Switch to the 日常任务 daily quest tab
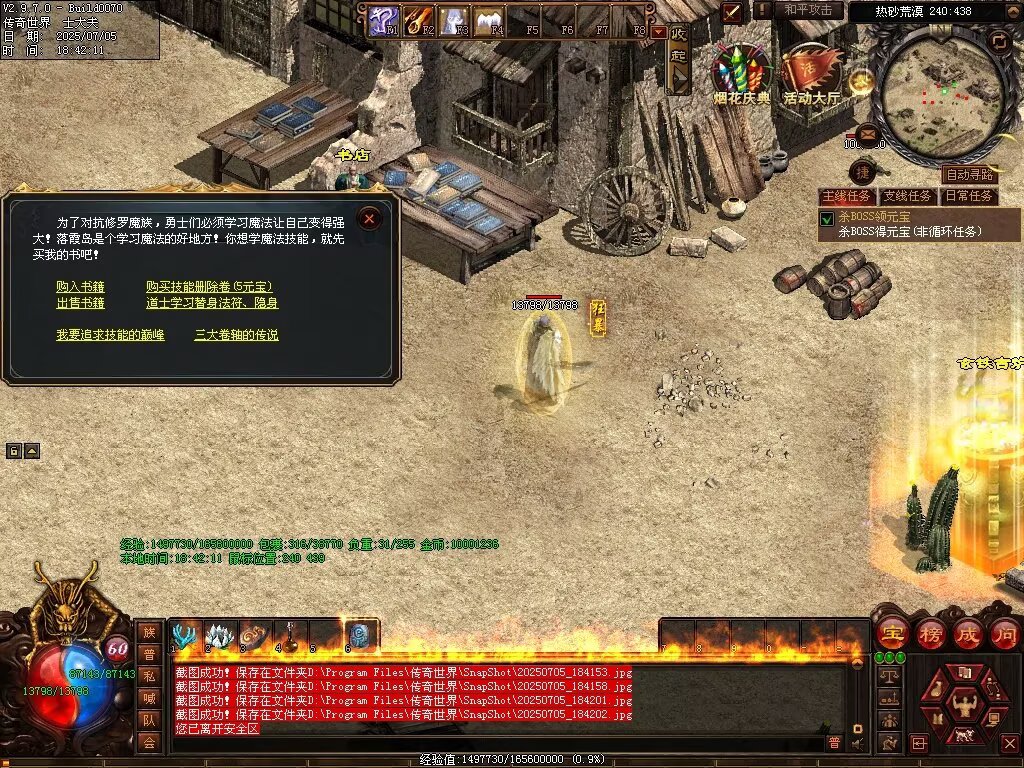The width and height of the screenshot is (1024, 768). [969, 196]
